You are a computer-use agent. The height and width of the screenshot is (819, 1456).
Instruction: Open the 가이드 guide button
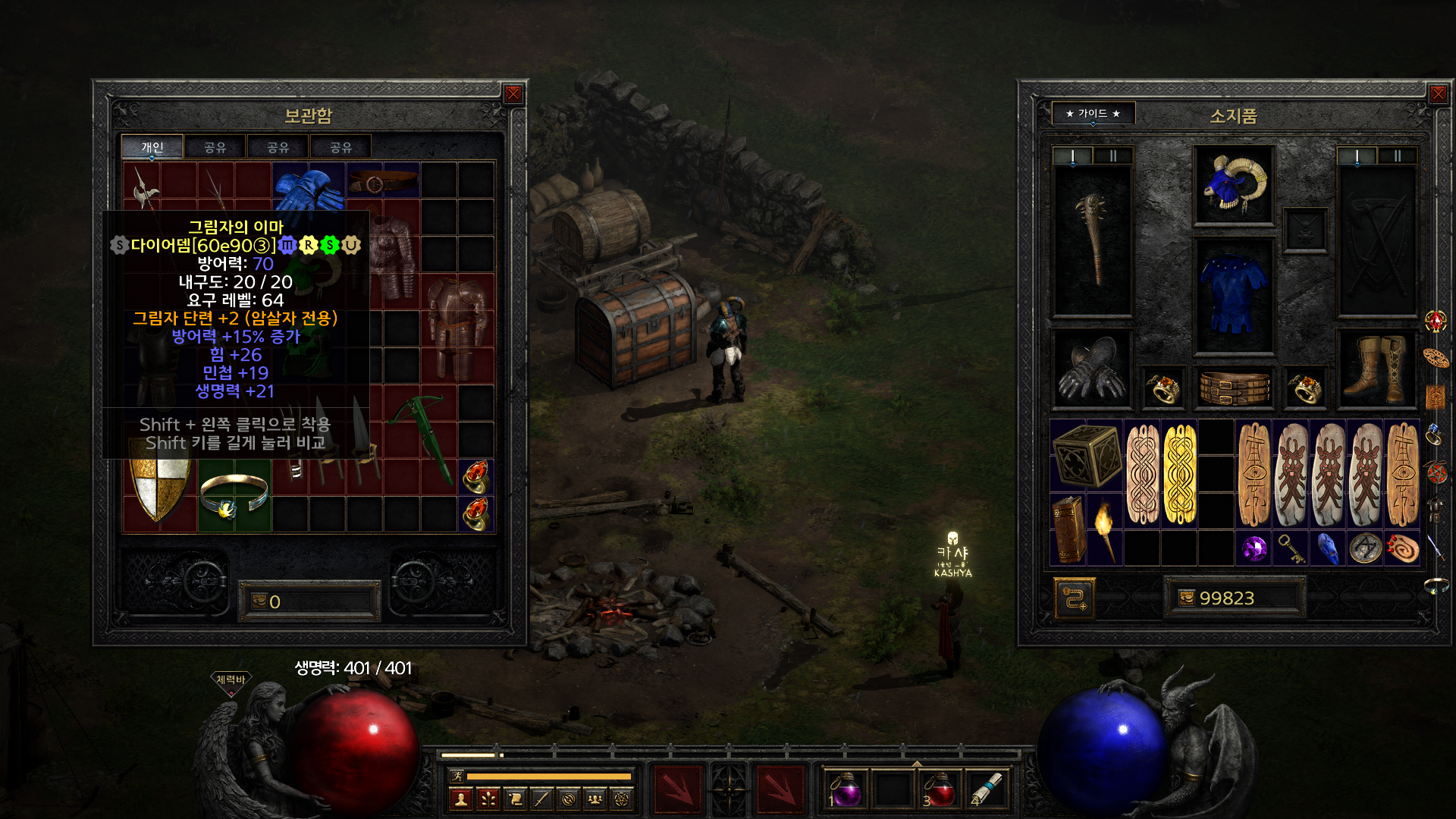[1093, 114]
